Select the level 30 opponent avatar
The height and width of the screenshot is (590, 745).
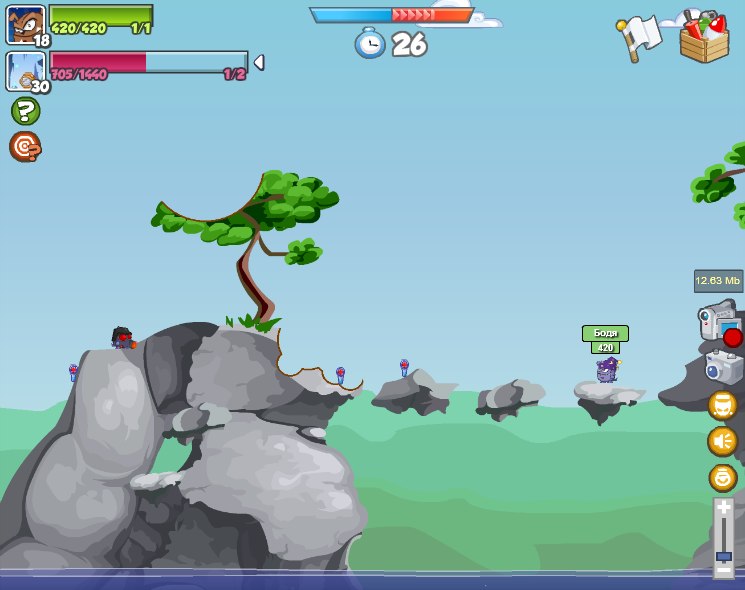(25, 71)
